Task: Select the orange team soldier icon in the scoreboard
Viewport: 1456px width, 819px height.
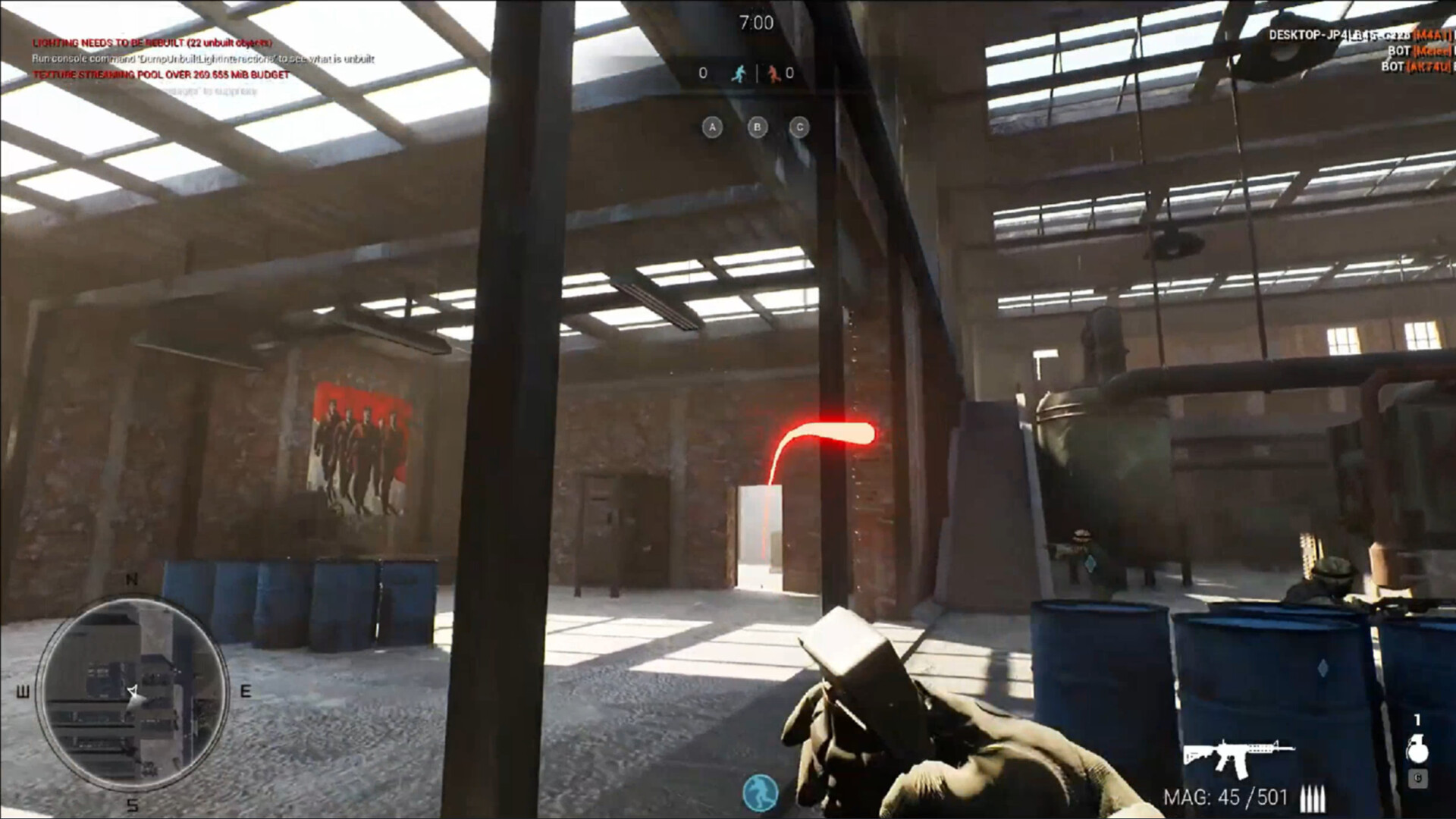Action: pyautogui.click(x=774, y=74)
